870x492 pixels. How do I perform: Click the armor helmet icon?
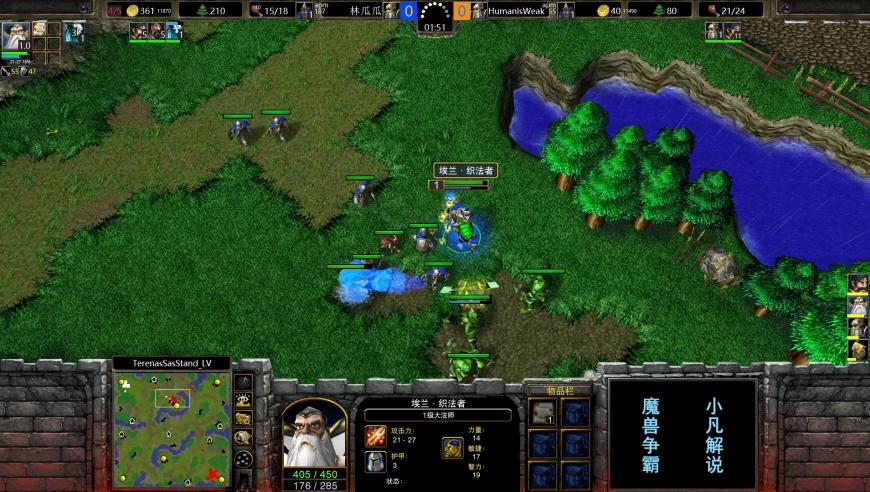[x=375, y=461]
